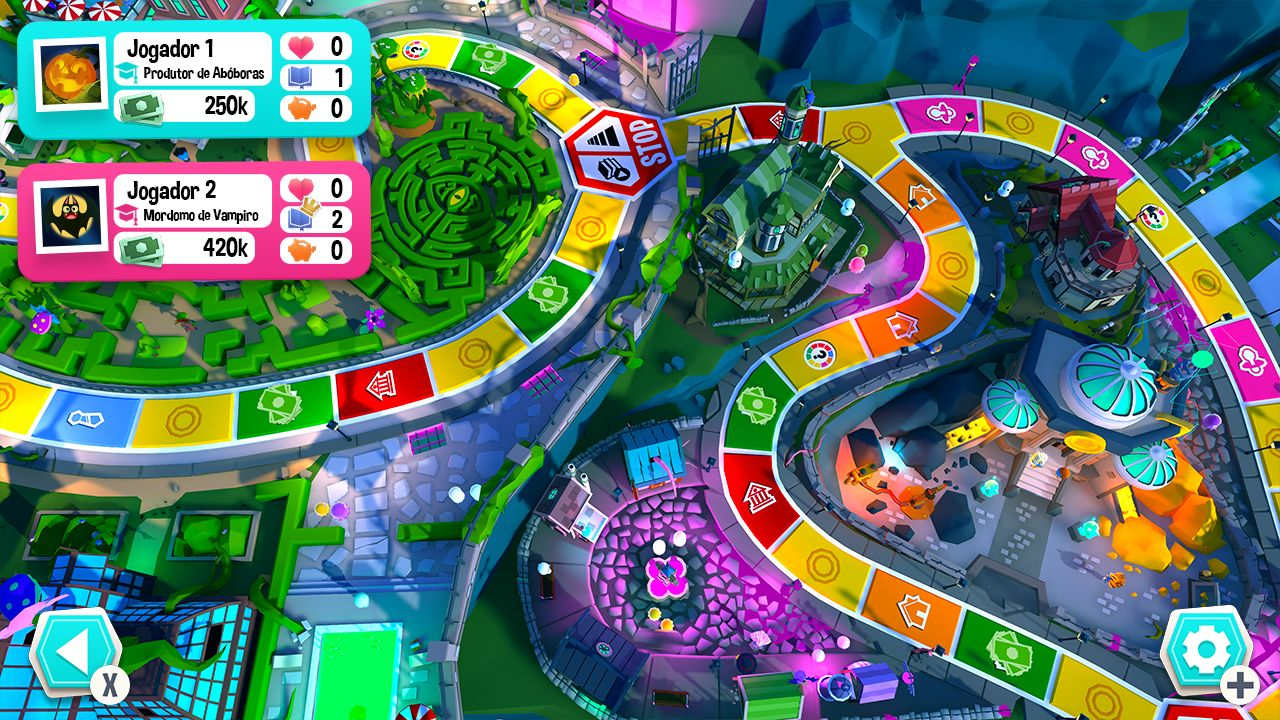This screenshot has width=1280, height=720.
Task: Click the plus badge beside the settings gear
Action: tap(1239, 684)
